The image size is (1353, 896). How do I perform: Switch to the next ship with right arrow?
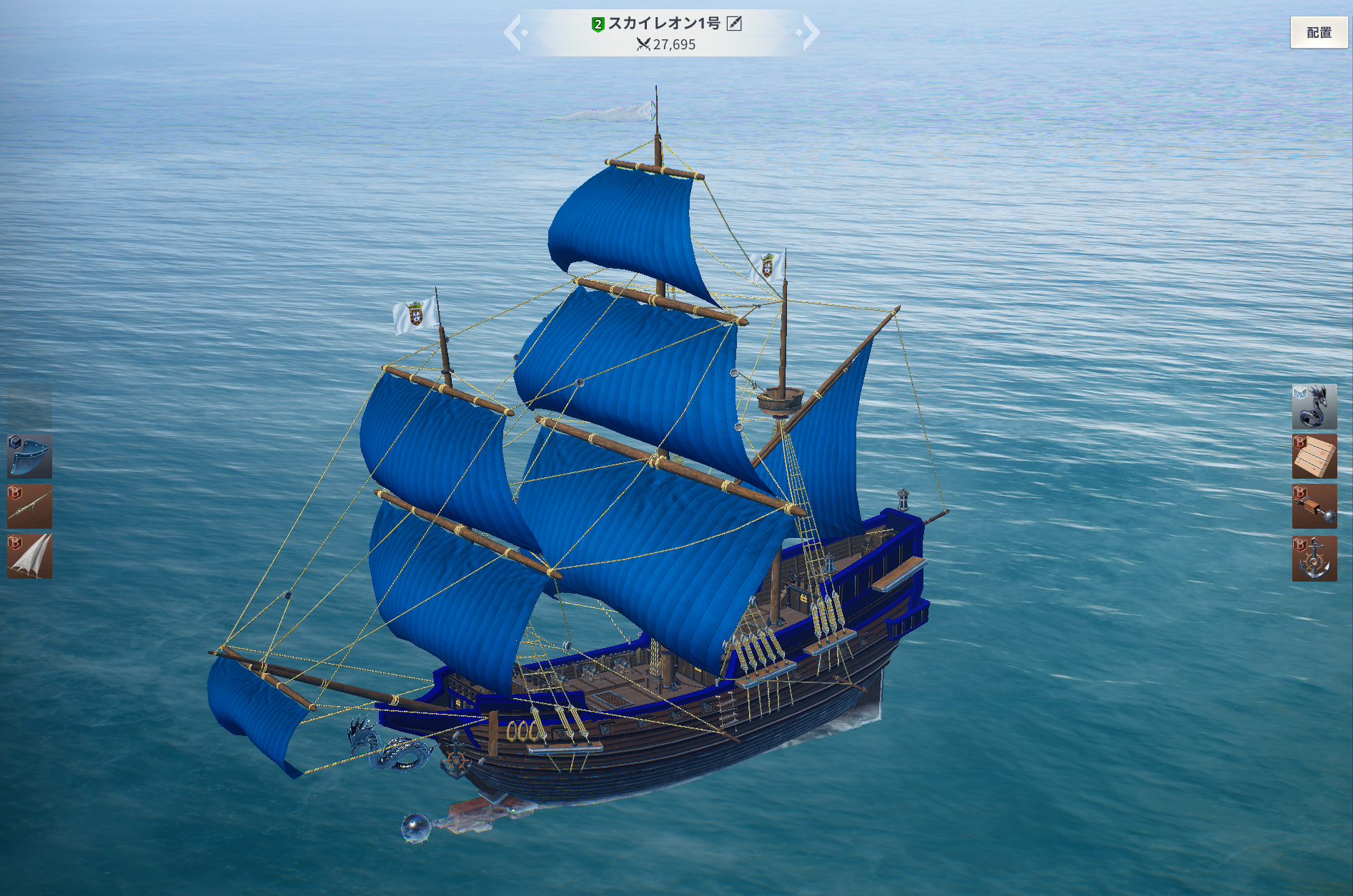coord(810,33)
